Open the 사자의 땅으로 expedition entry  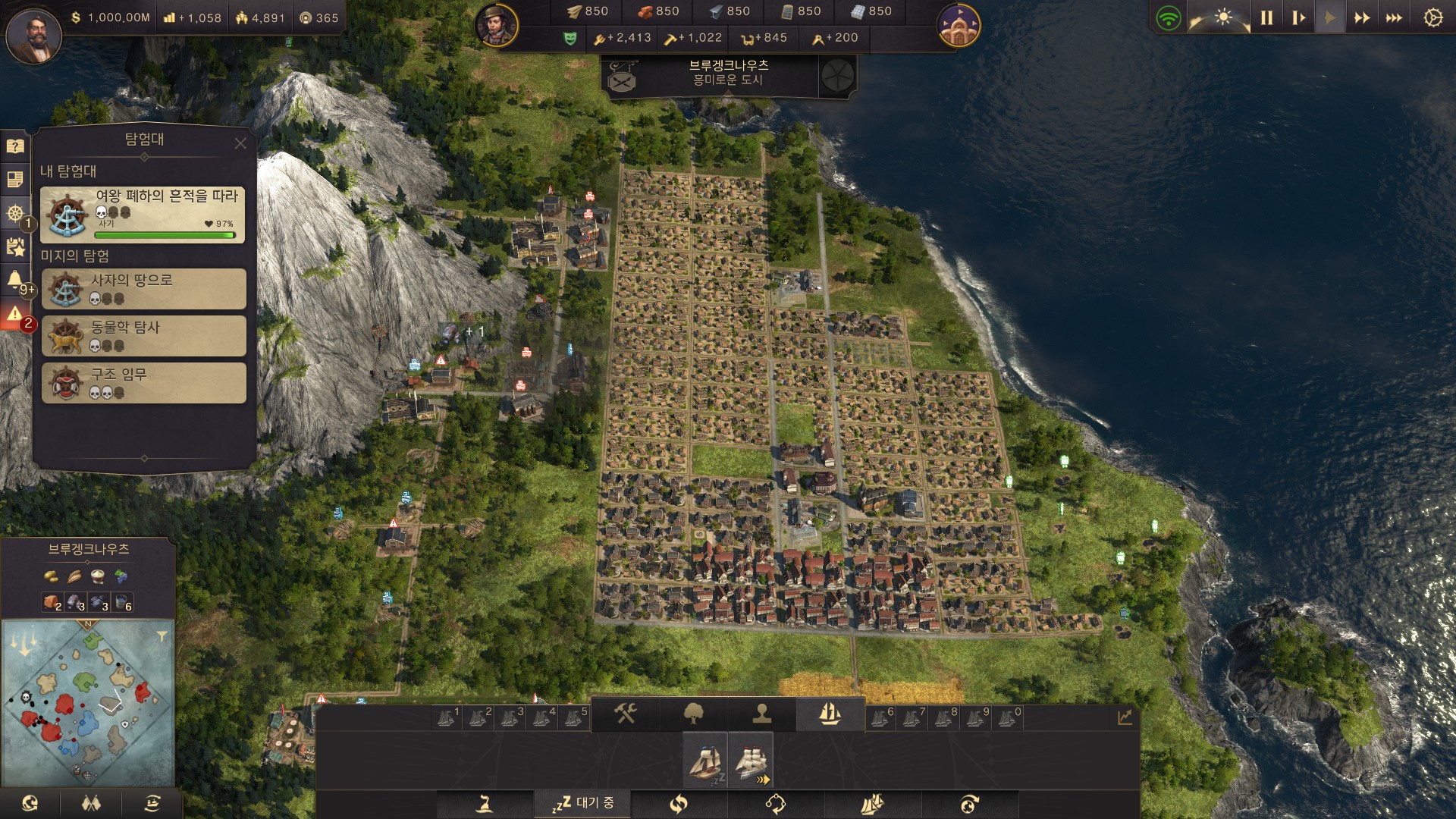[143, 289]
